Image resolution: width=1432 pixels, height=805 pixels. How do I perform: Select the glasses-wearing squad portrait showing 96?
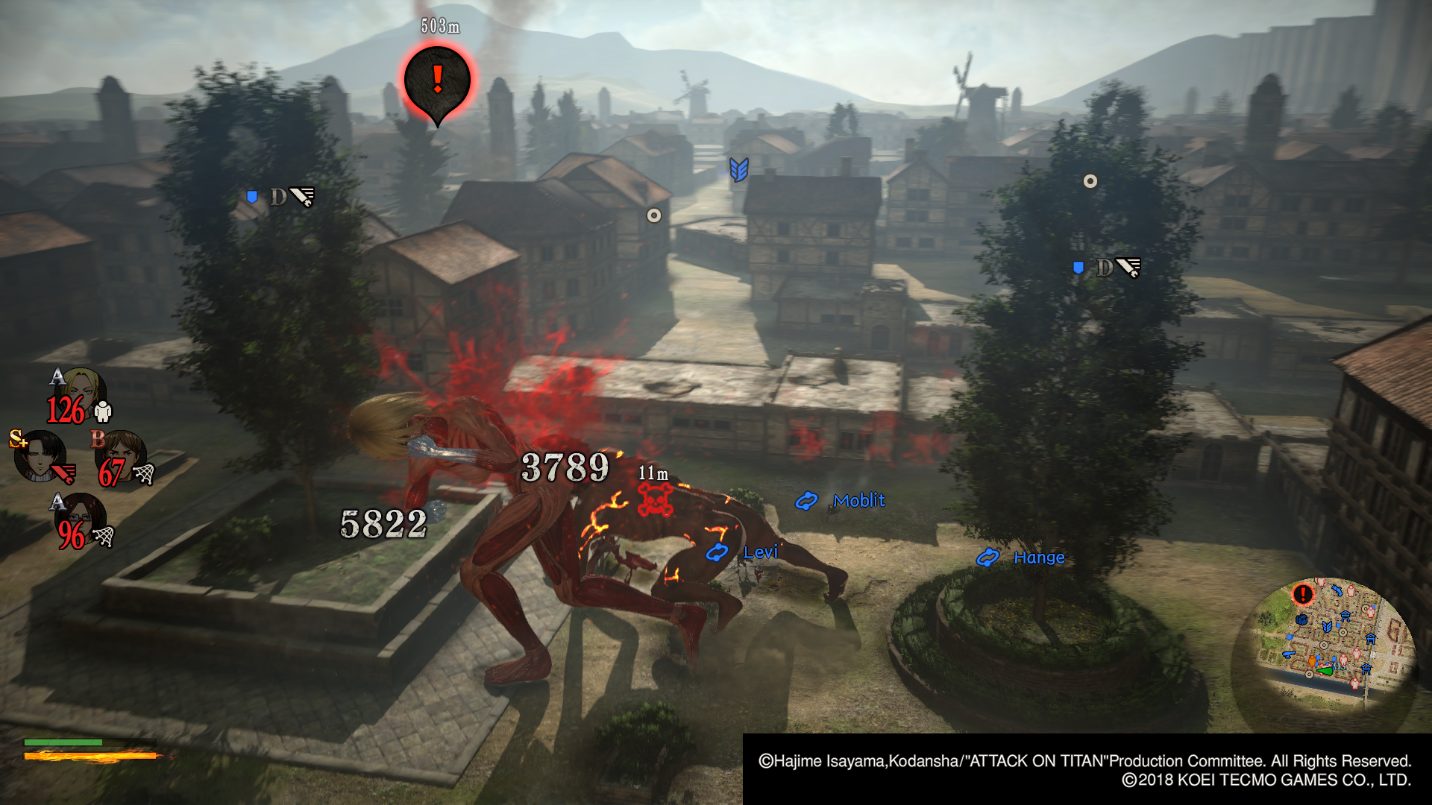pos(80,517)
